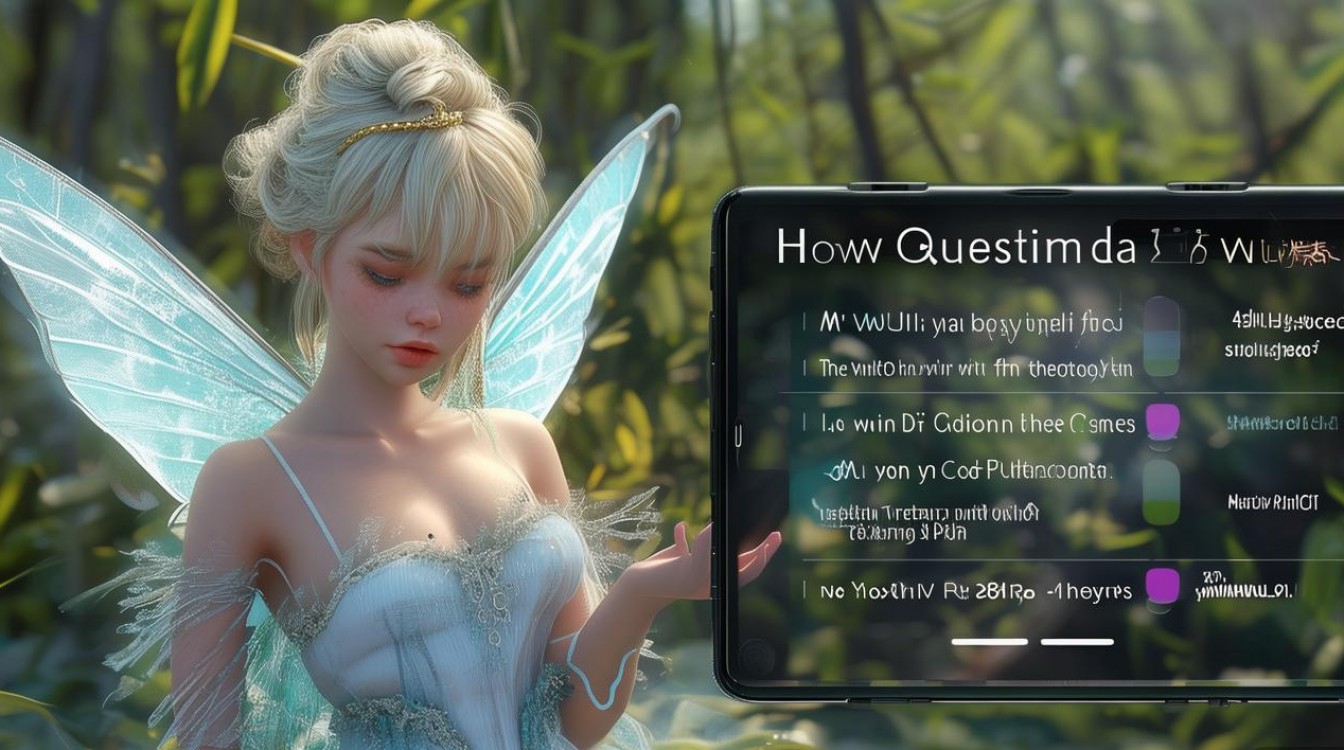Toggle the purple switch beside "Gdionn thee Games"
1344x750 pixels.
click(1161, 422)
